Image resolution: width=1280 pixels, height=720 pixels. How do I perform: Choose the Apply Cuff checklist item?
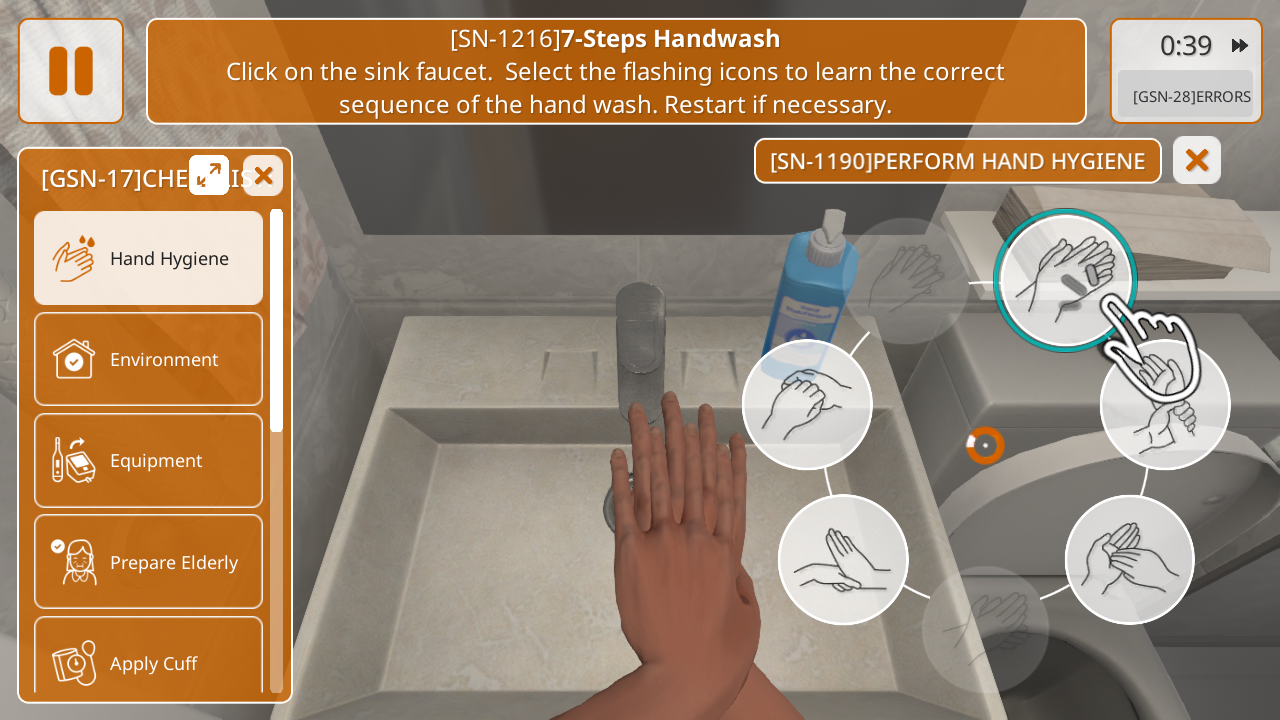click(x=149, y=662)
